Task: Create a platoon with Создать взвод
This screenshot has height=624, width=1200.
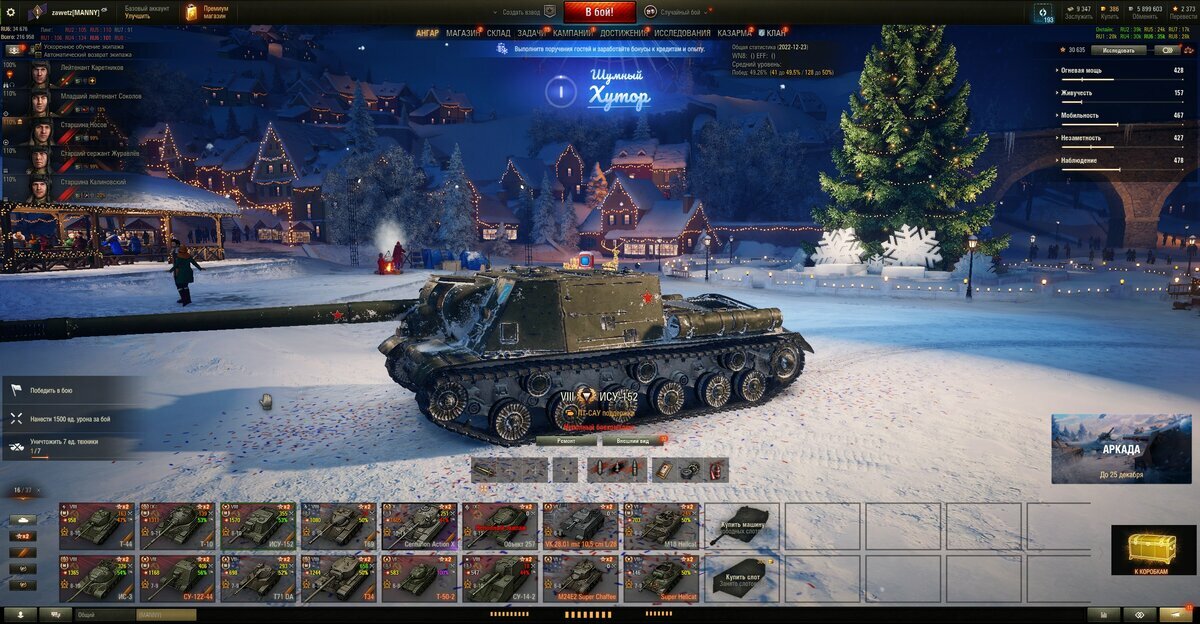Action: tap(526, 12)
